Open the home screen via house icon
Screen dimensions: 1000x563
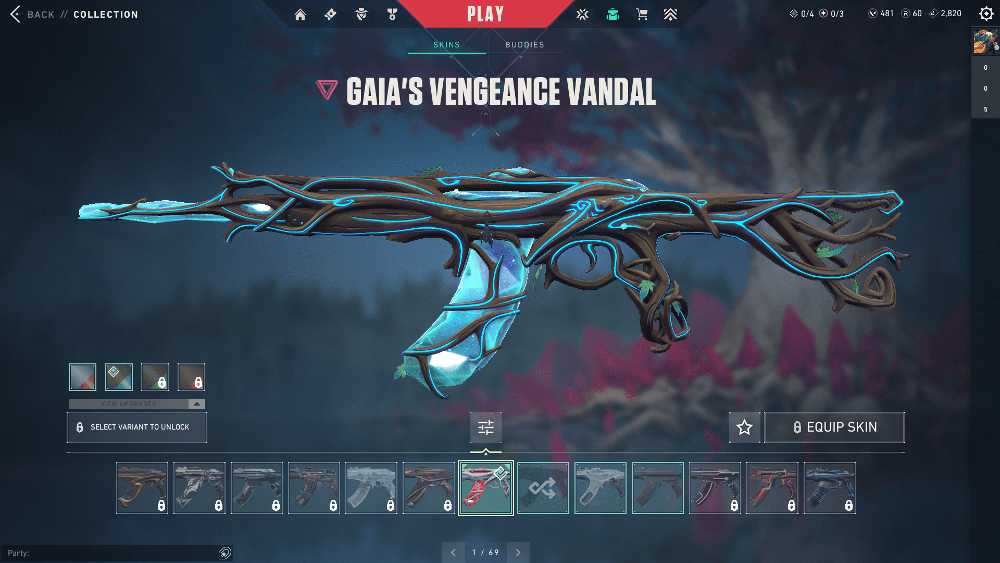pos(300,15)
